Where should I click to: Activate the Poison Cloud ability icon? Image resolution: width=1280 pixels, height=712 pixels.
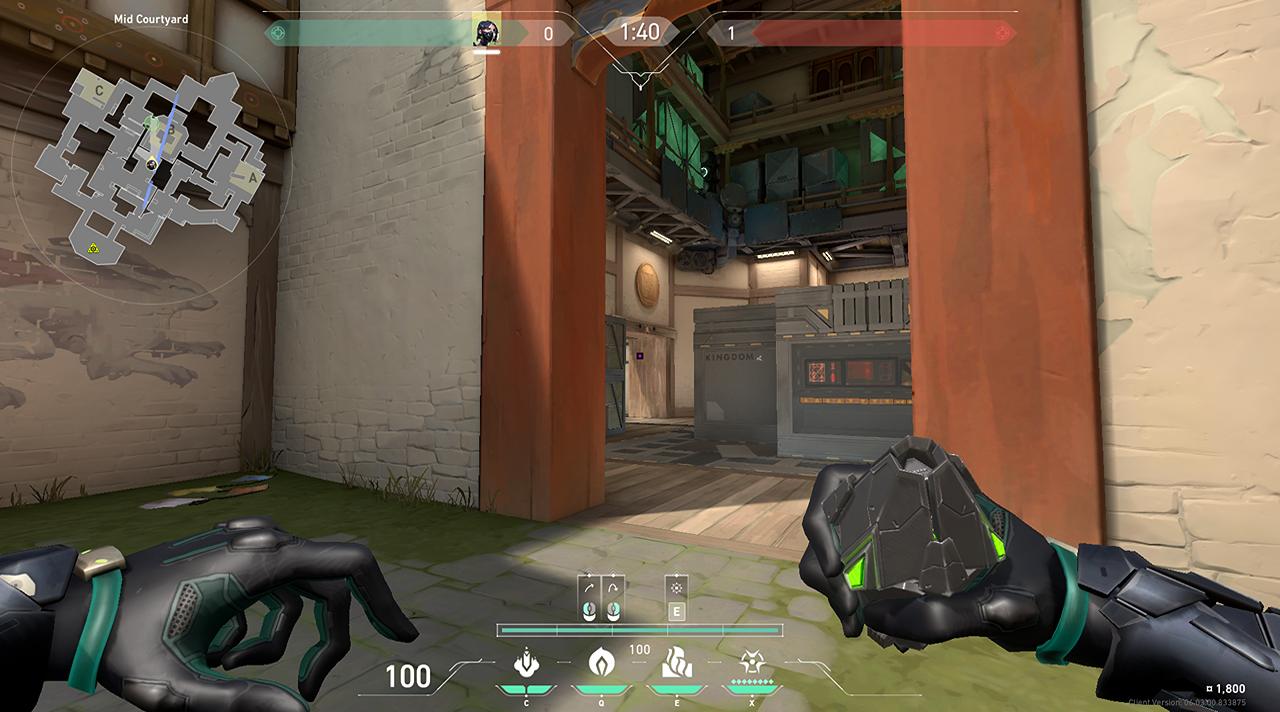(x=600, y=662)
